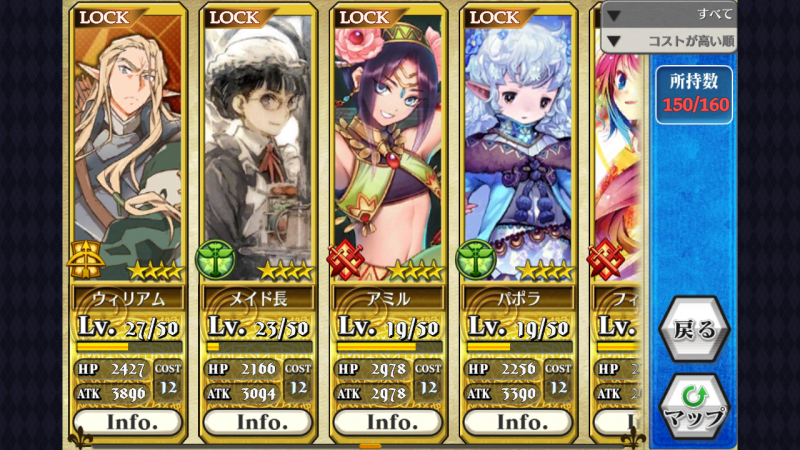Open the すべて filter dropdown
The height and width of the screenshot is (450, 800).
coord(668,15)
